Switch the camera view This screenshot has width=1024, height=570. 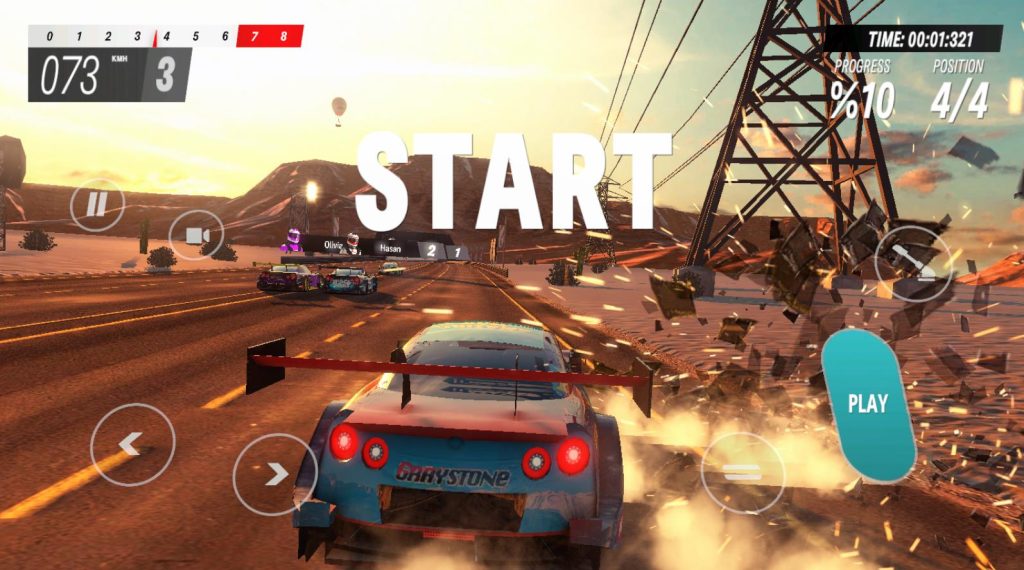[x=196, y=236]
